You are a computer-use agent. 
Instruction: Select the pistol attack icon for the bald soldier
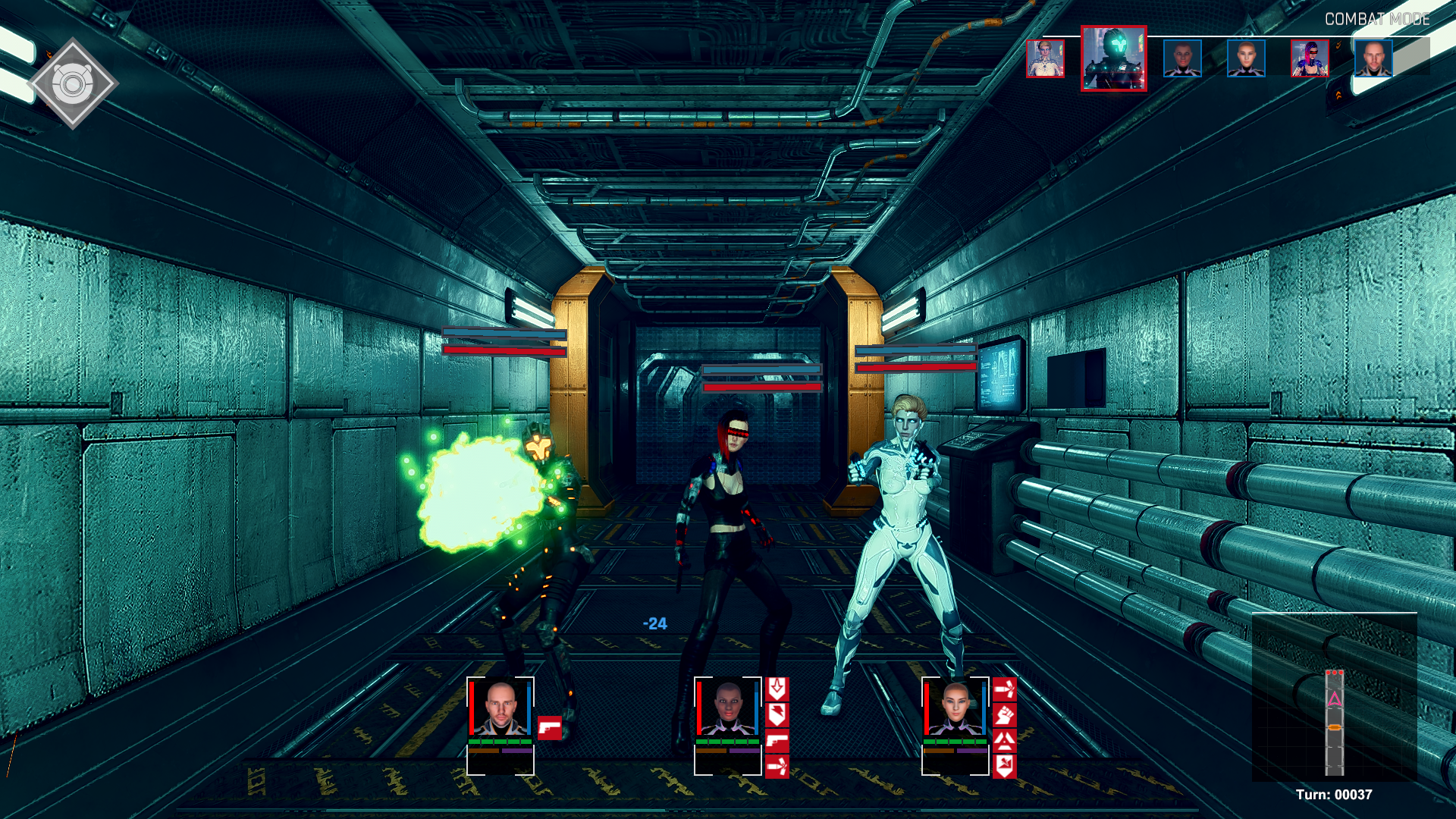(551, 726)
